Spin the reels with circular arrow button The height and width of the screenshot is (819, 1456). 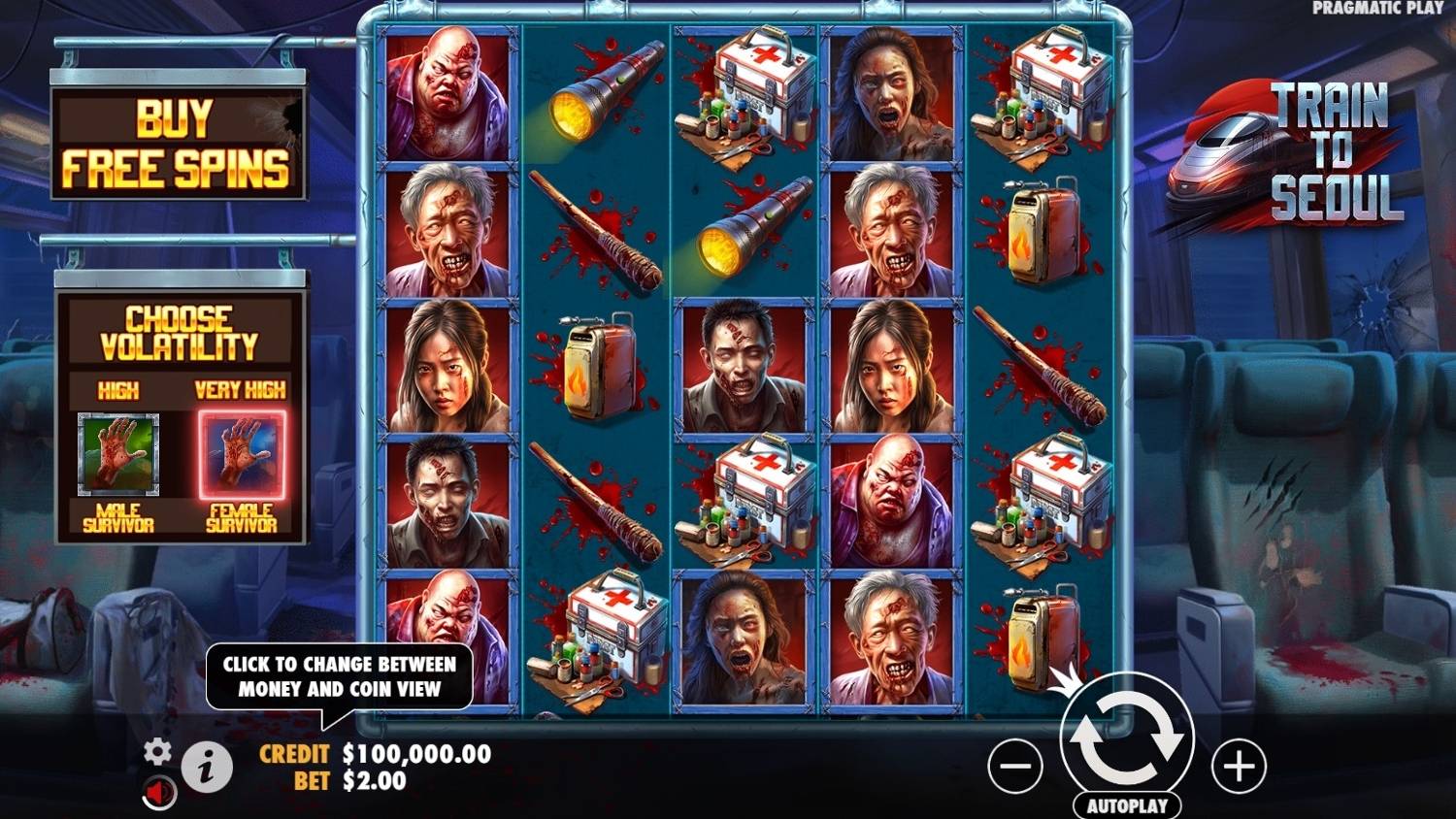(x=1127, y=738)
